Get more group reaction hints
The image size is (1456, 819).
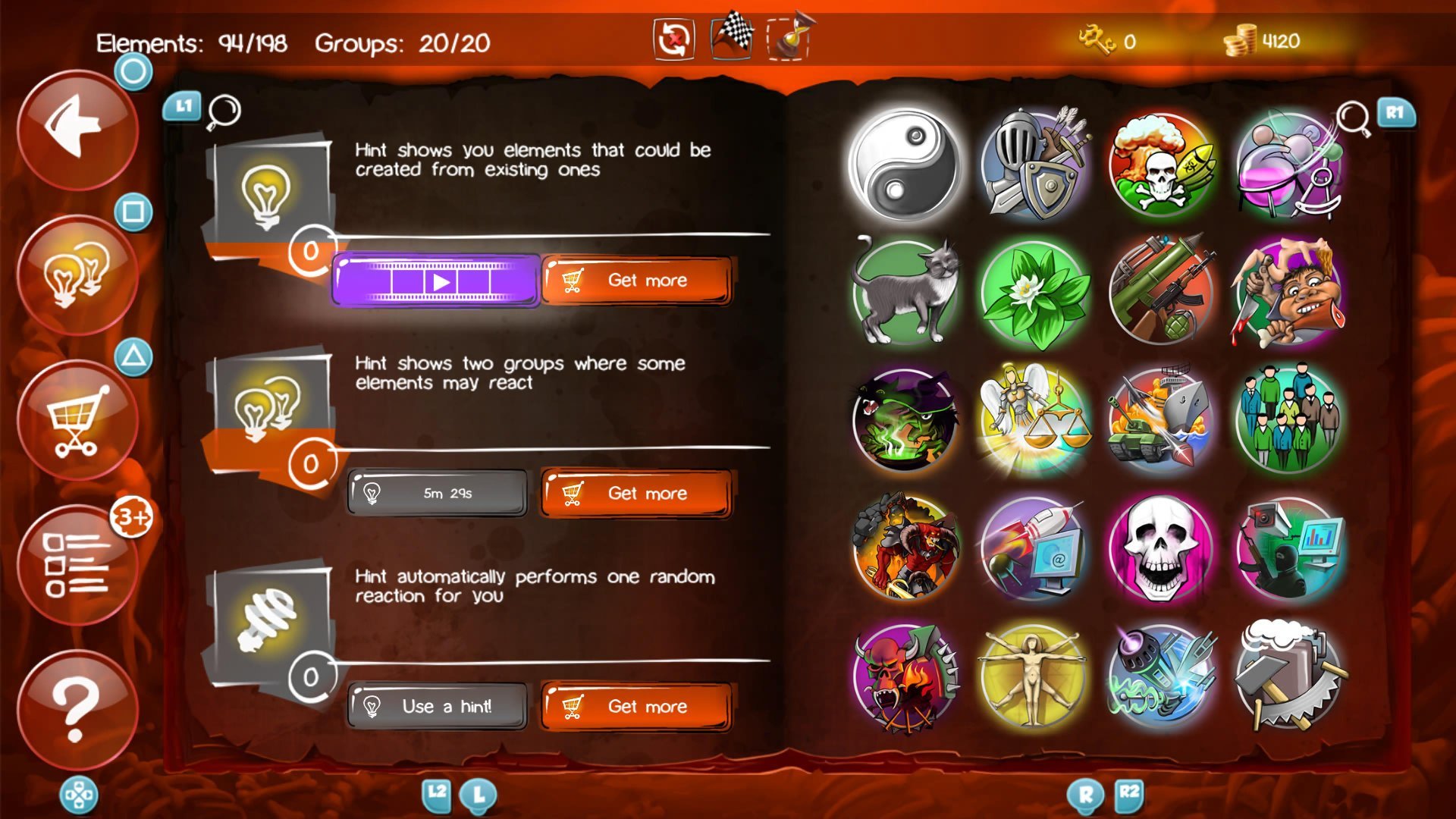(x=637, y=494)
